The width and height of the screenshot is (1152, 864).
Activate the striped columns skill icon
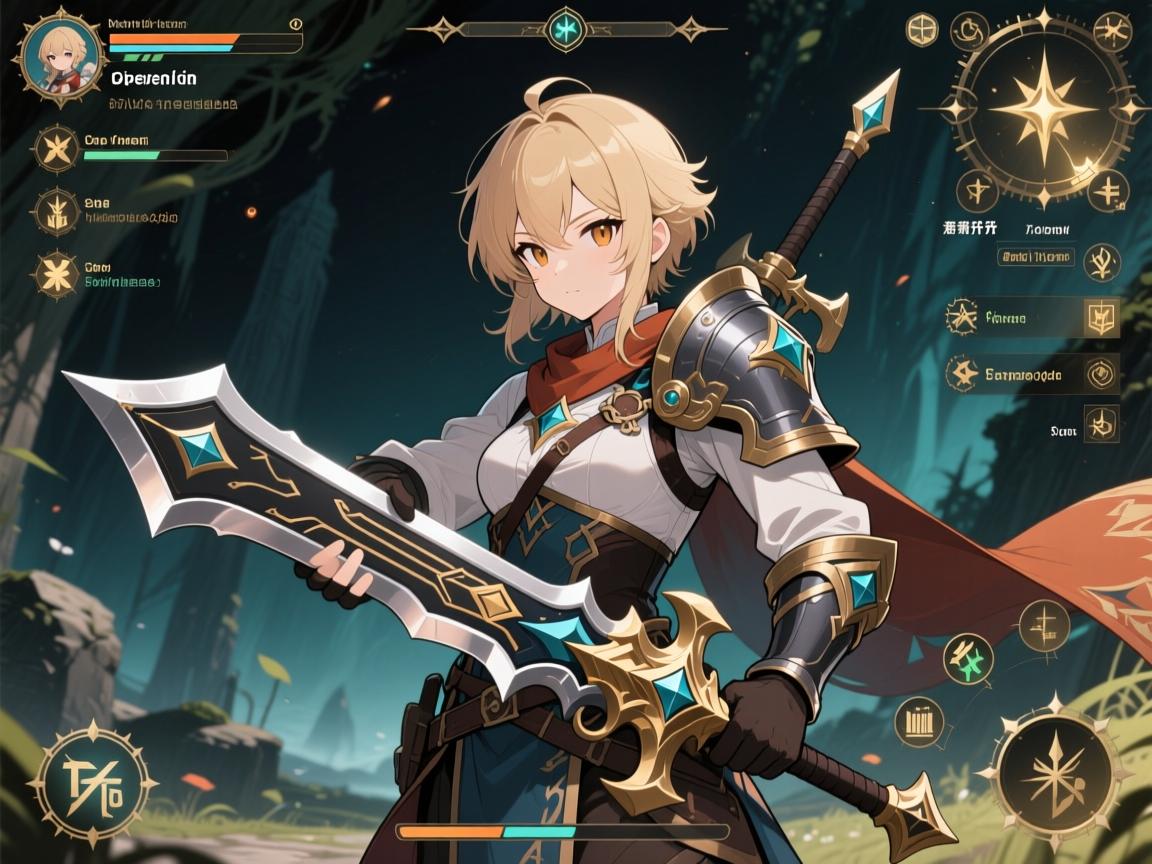coord(918,720)
